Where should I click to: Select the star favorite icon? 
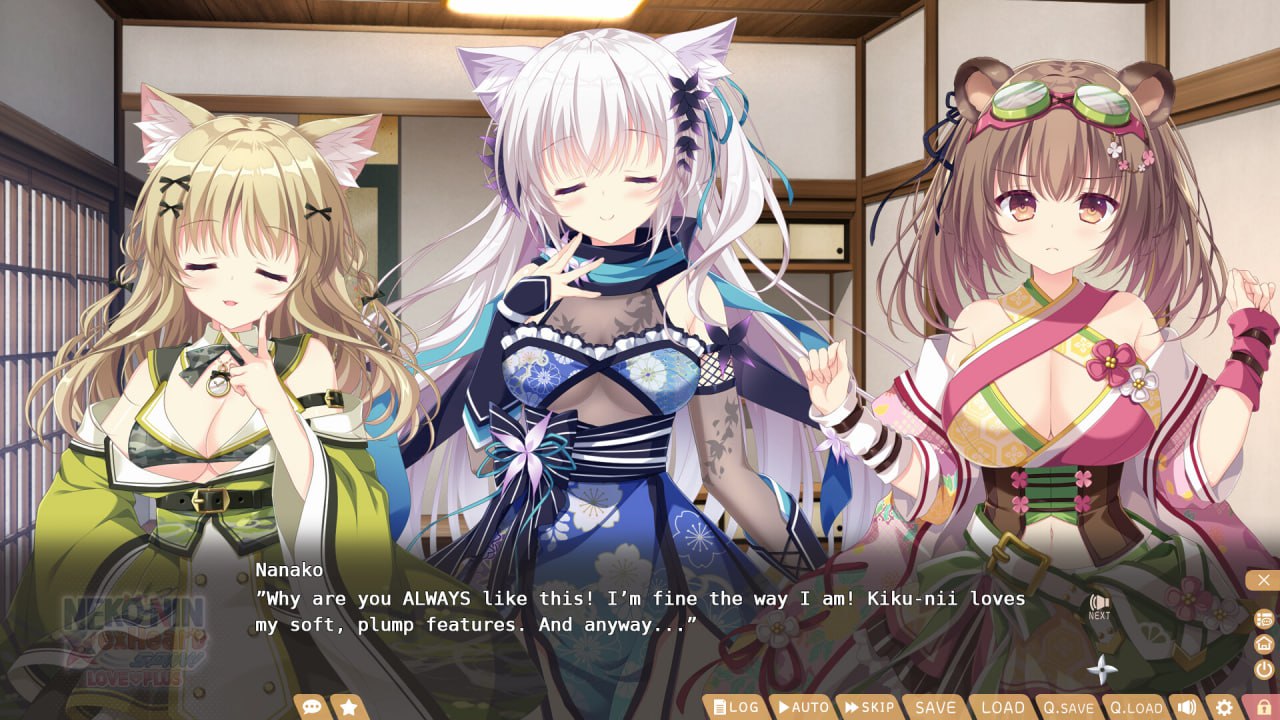pyautogui.click(x=348, y=705)
